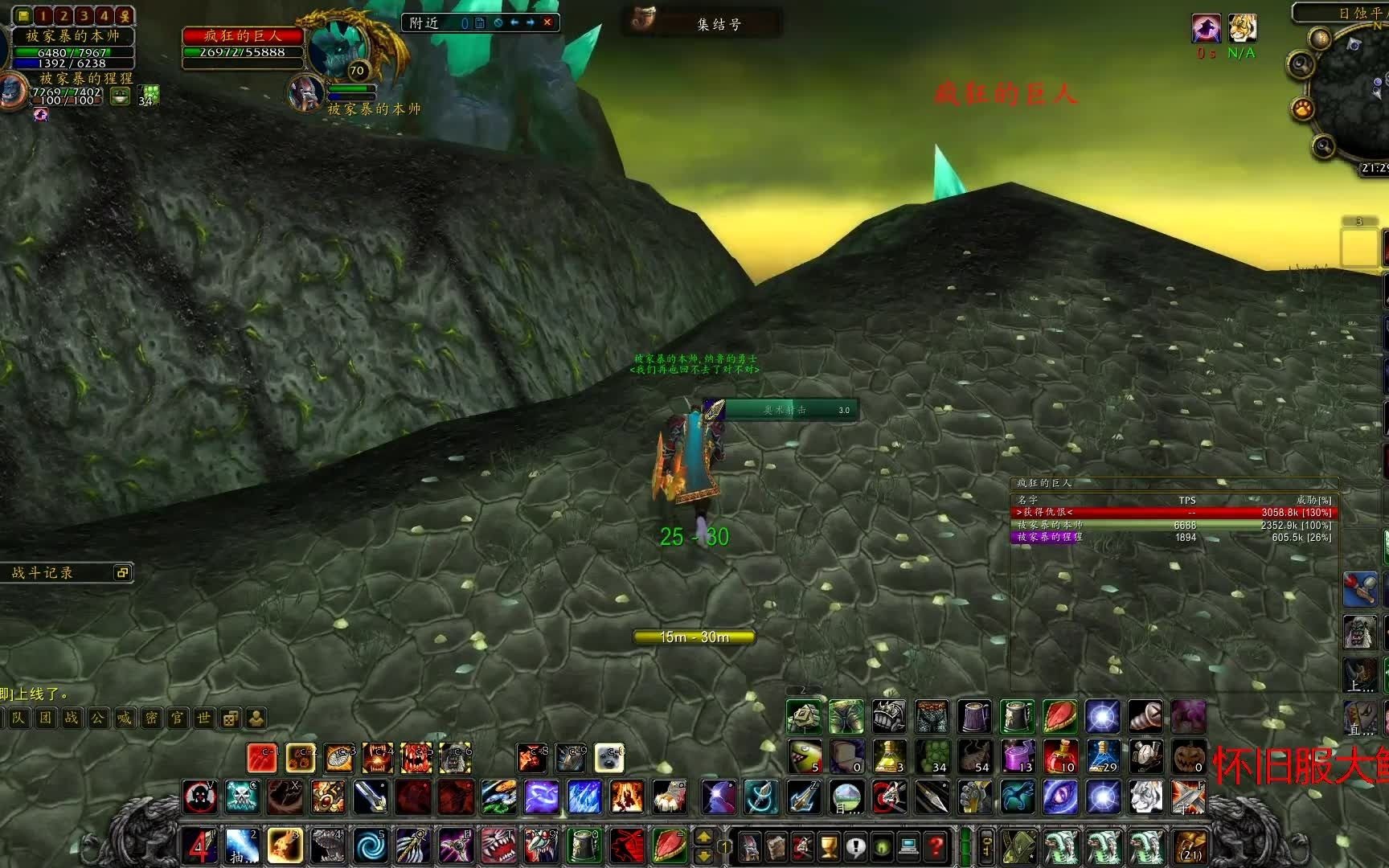1389x868 pixels.
Task: Click the minimap's zoom-in magnifier button
Action: click(1299, 64)
